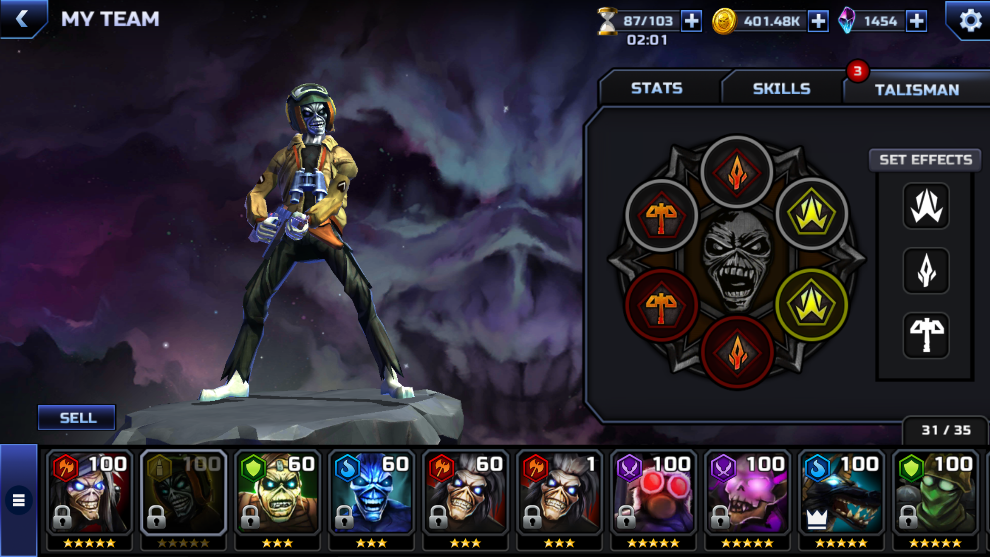
Task: Choose the blue level 60 Eddie portrait
Action: coord(371,497)
